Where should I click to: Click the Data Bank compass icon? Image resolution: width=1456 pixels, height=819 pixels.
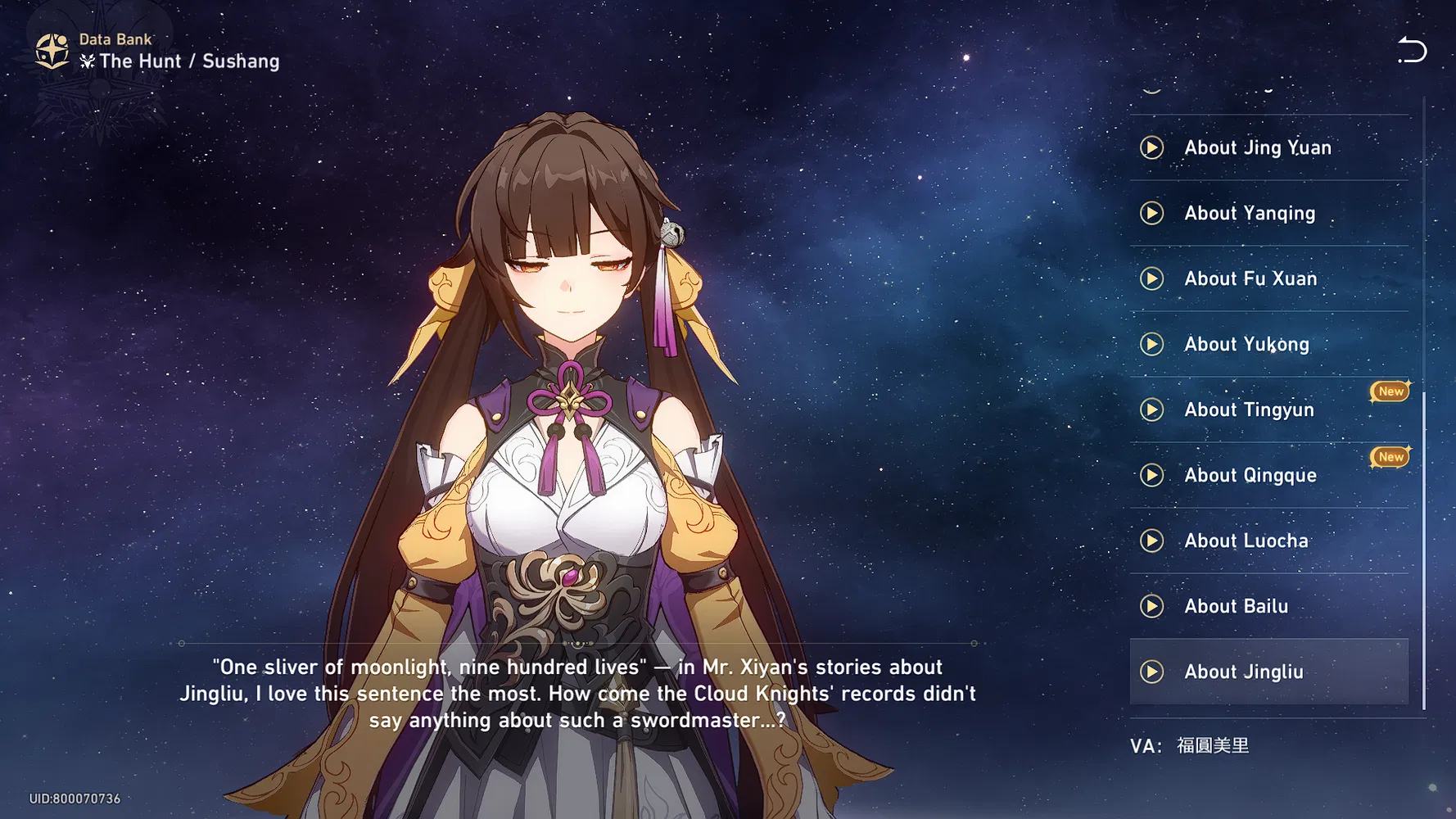coord(52,51)
